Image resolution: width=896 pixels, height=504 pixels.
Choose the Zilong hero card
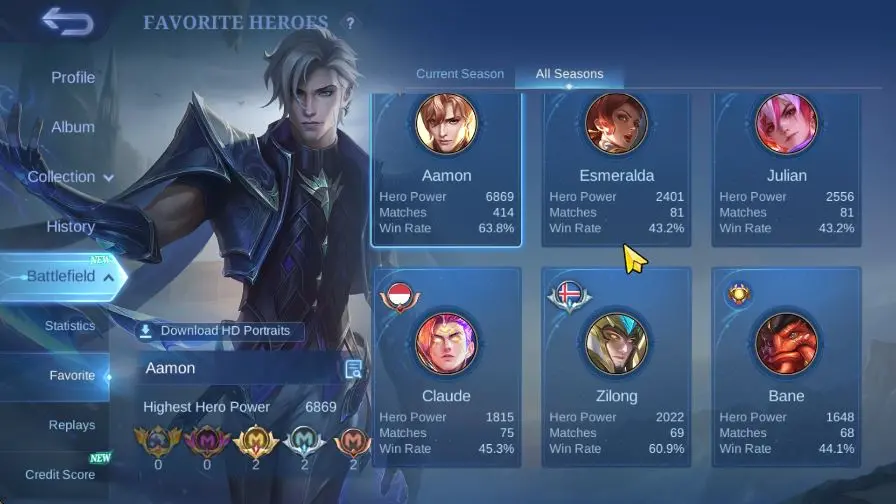point(616,366)
